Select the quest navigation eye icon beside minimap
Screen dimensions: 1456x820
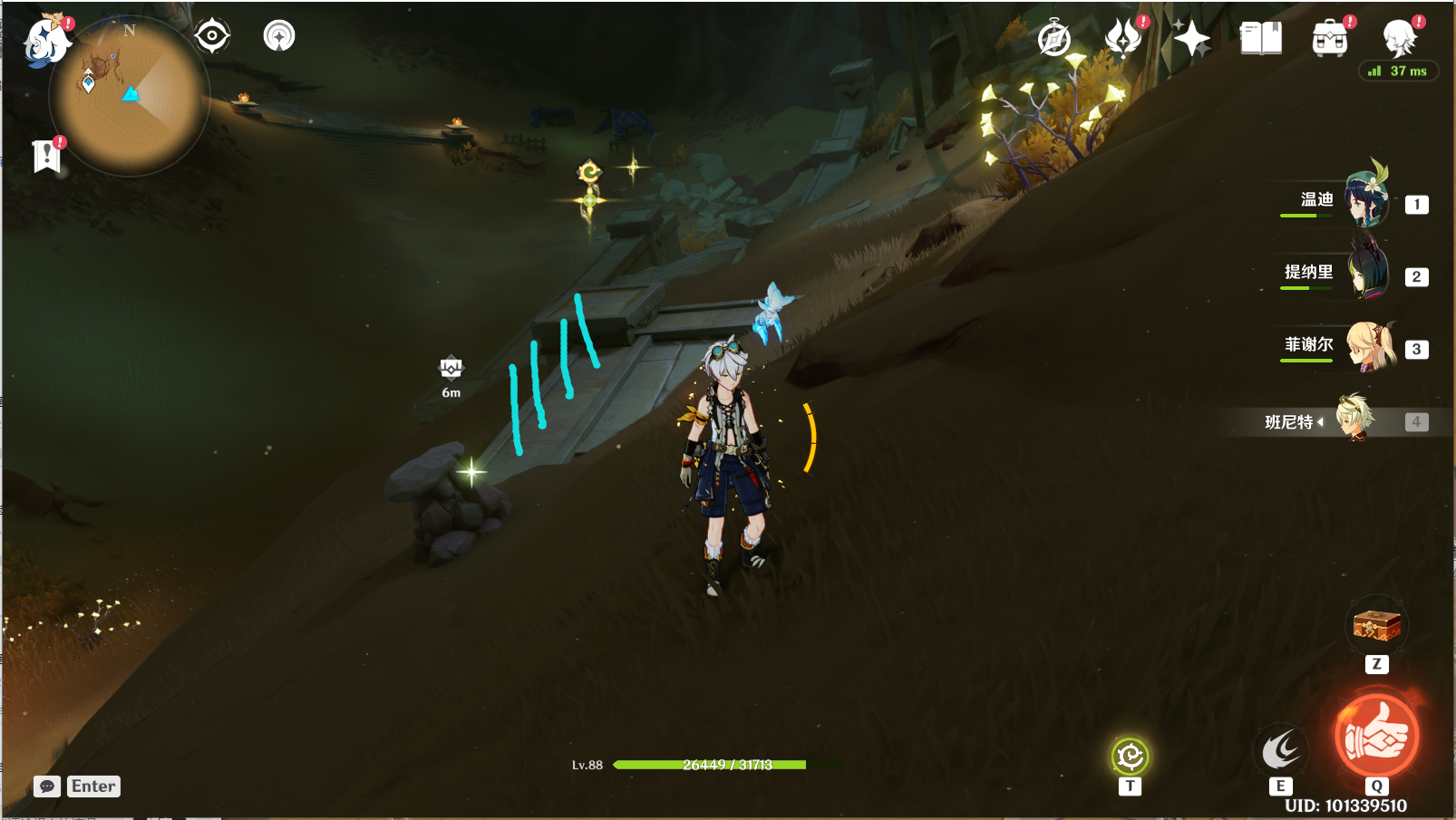click(x=214, y=34)
